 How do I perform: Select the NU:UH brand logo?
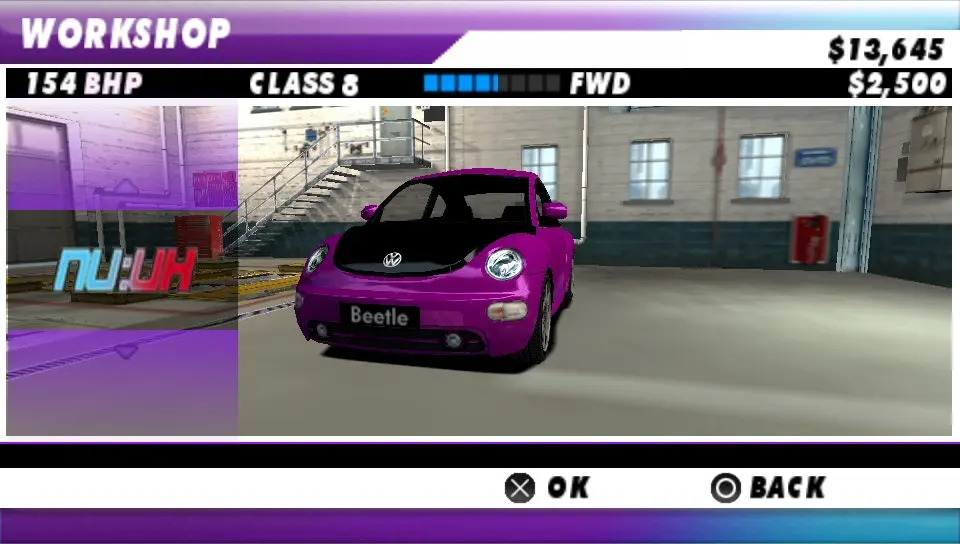pyautogui.click(x=123, y=270)
